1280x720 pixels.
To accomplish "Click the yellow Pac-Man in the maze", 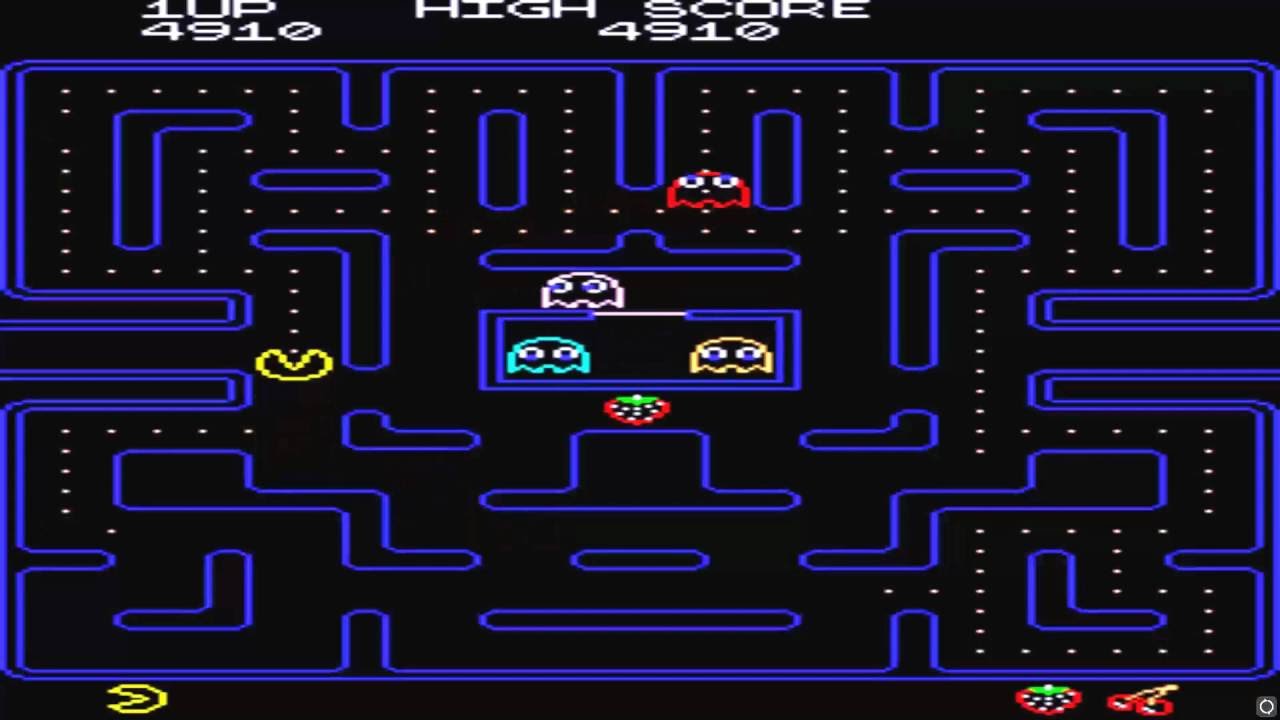I will pyautogui.click(x=292, y=363).
